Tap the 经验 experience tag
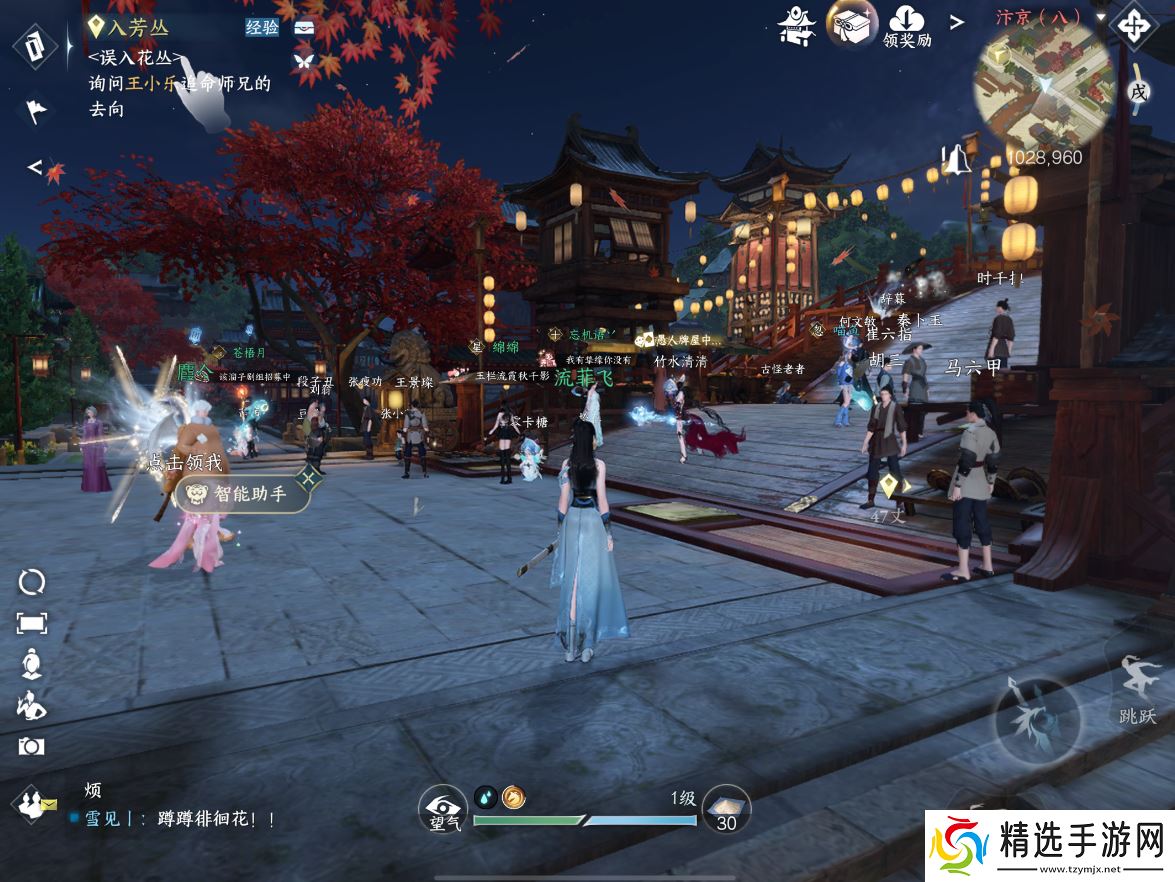 coord(262,28)
